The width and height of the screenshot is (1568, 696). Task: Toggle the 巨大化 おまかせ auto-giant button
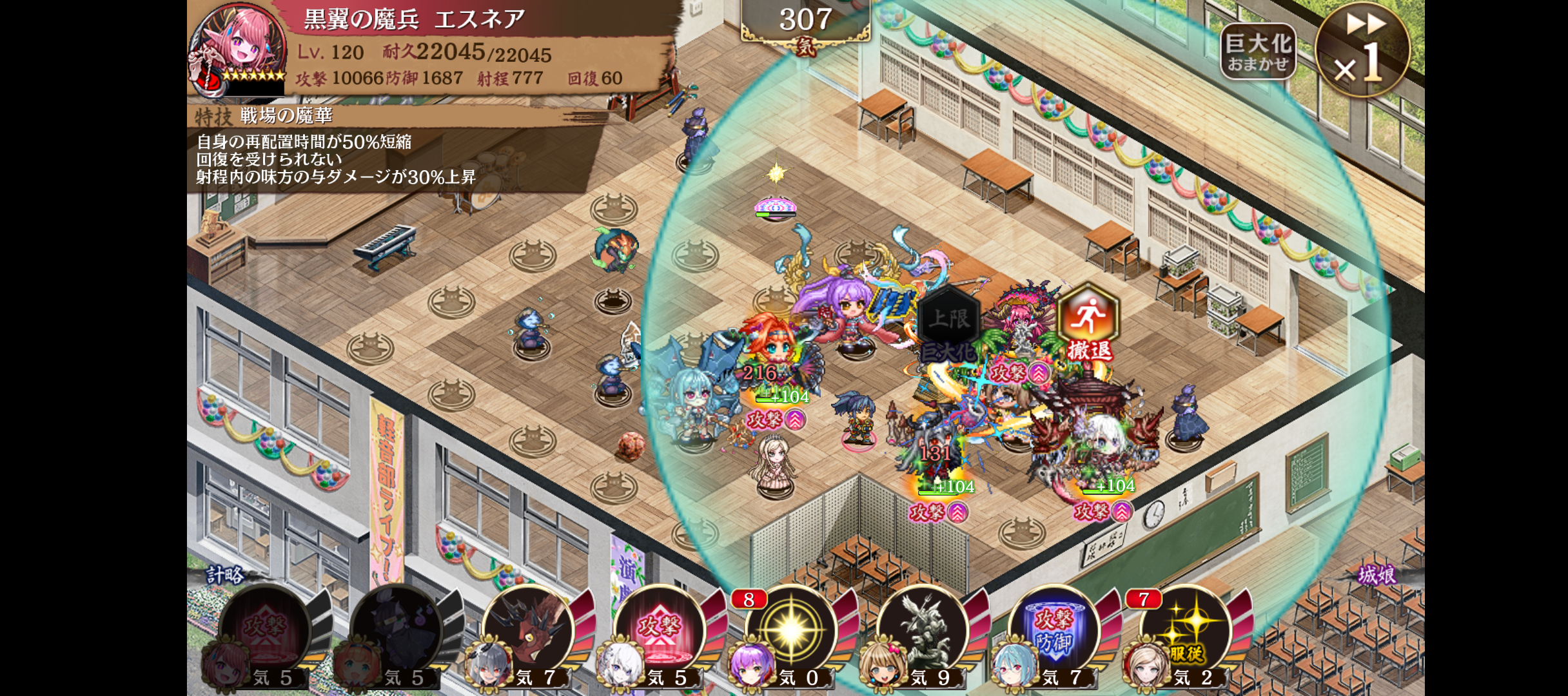coord(1257,52)
